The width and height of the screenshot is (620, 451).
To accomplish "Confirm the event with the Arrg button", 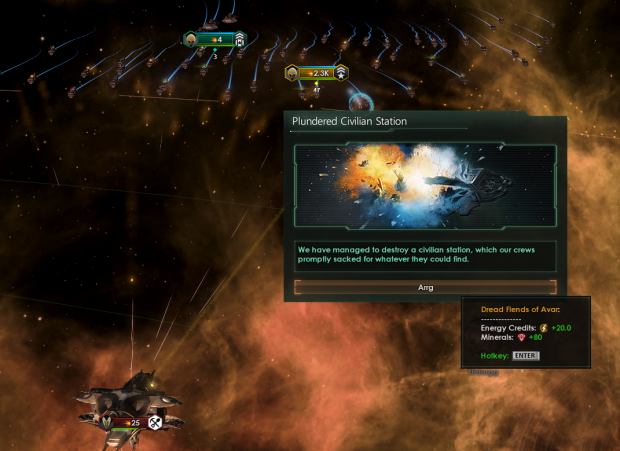I will point(425,287).
